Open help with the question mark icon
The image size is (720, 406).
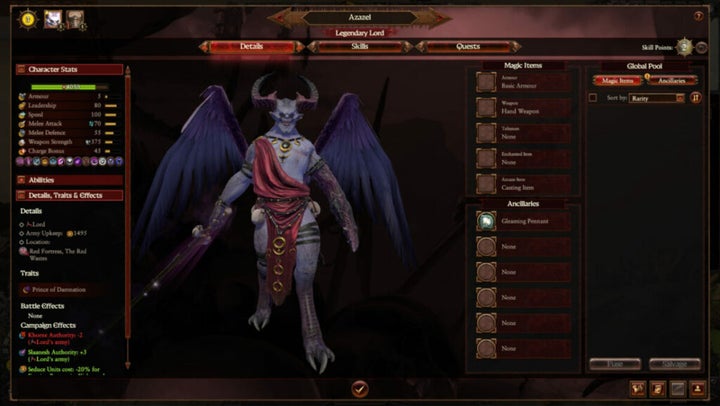pyautogui.click(x=698, y=16)
